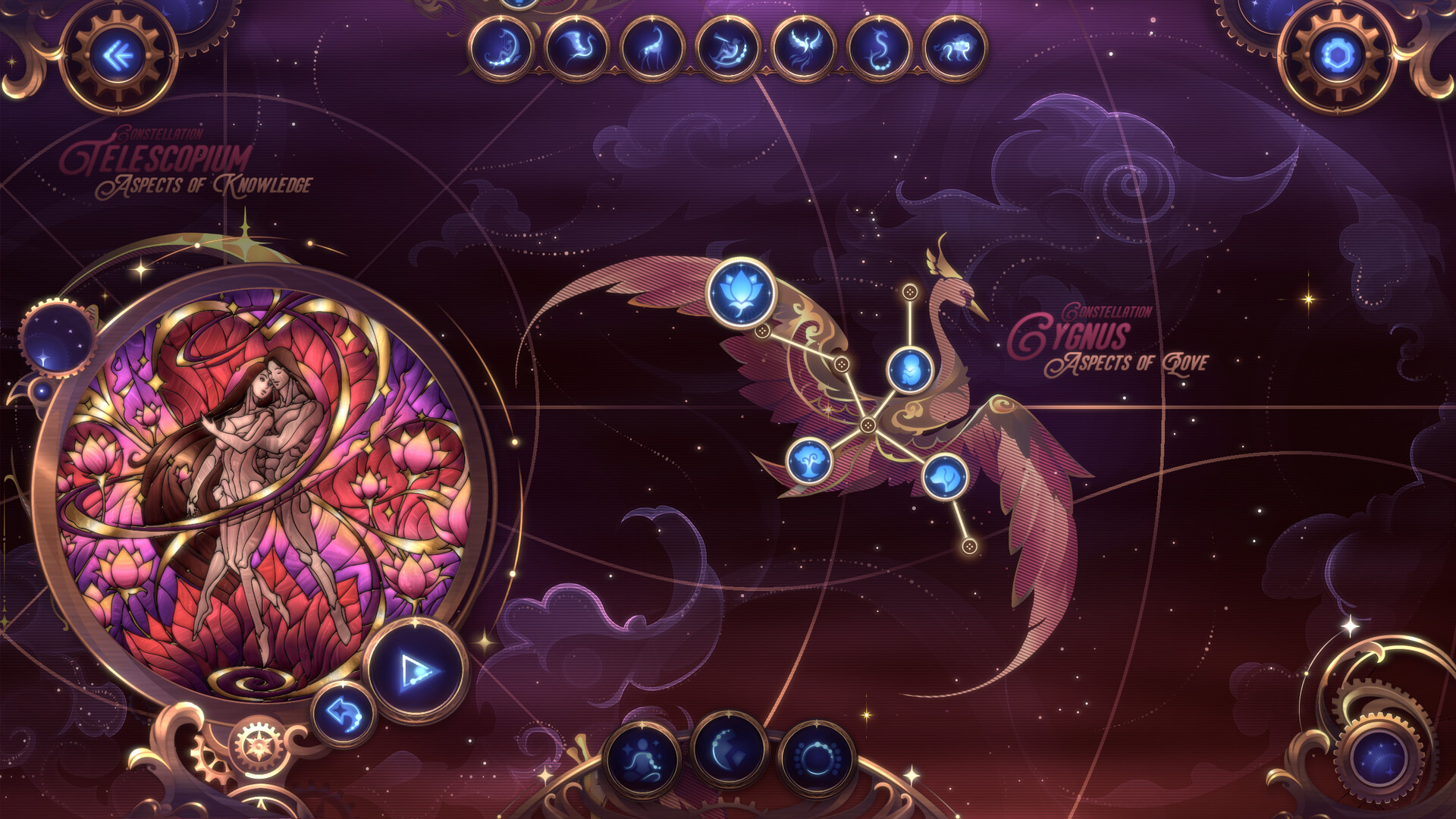Screen dimensions: 1456x819
Task: Activate the central hub node of Cygnus
Action: point(868,425)
